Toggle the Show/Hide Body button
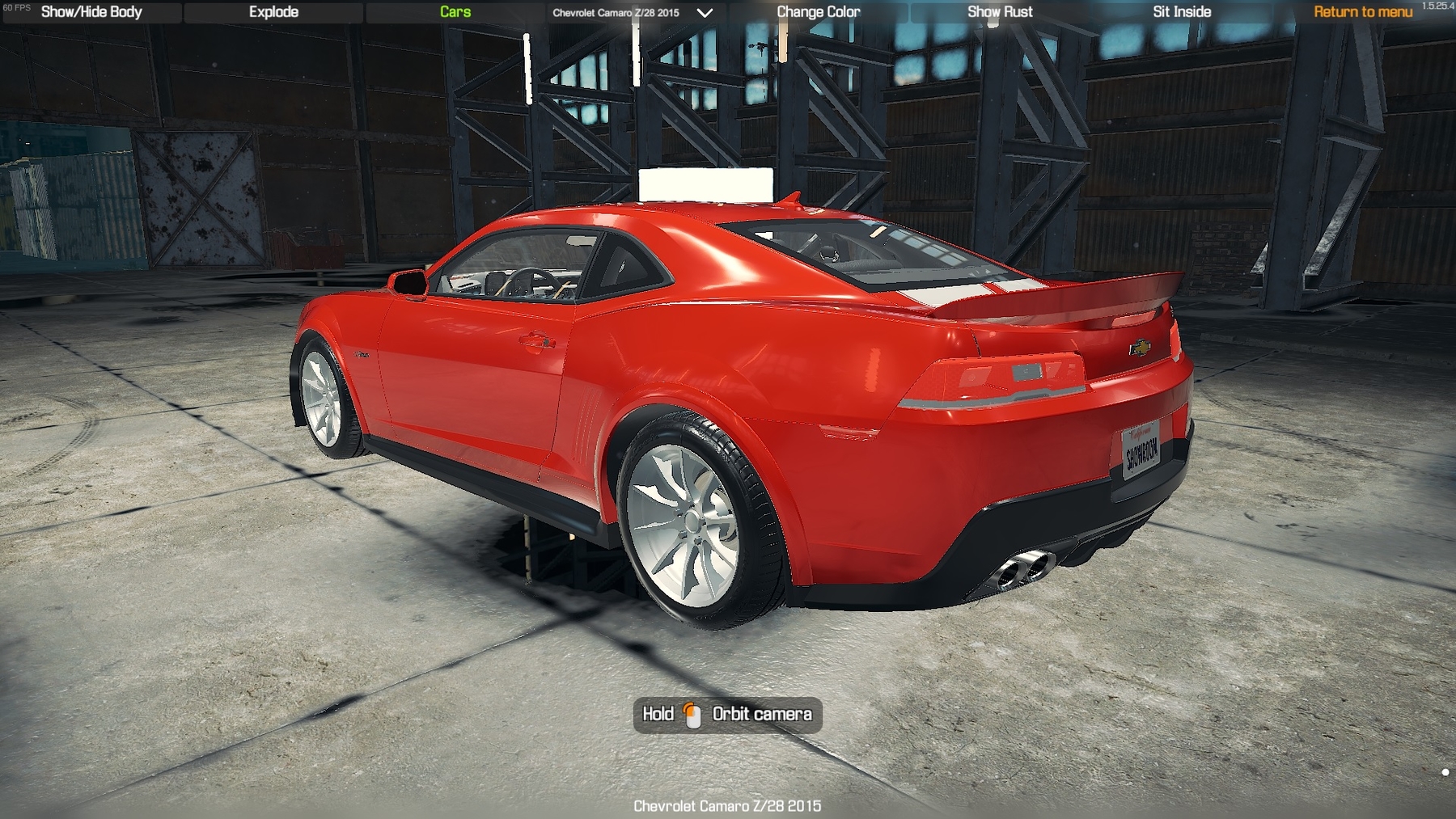Screen dimensions: 1456x819 tap(91, 12)
